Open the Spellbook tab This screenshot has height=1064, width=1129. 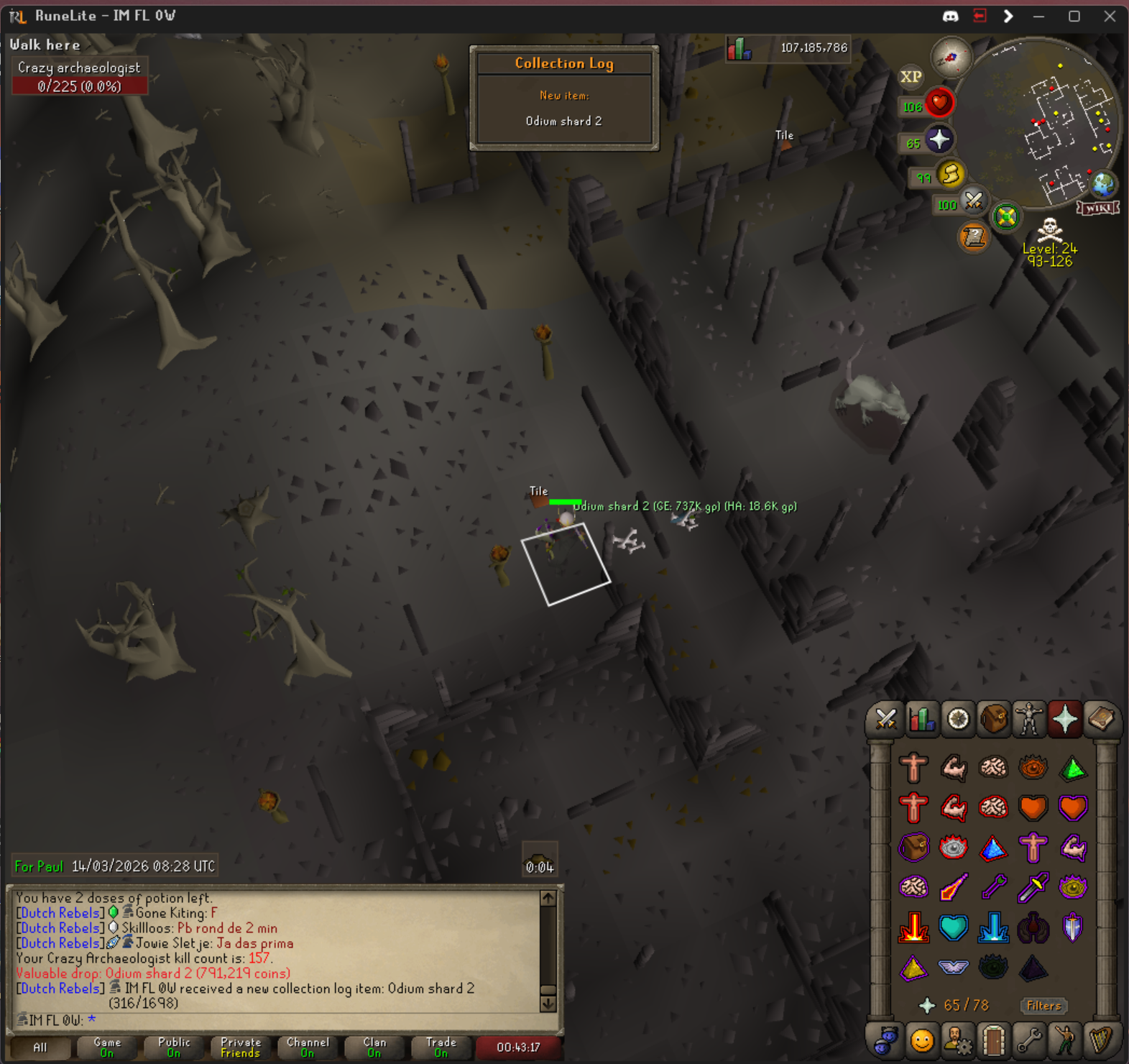[x=1101, y=719]
